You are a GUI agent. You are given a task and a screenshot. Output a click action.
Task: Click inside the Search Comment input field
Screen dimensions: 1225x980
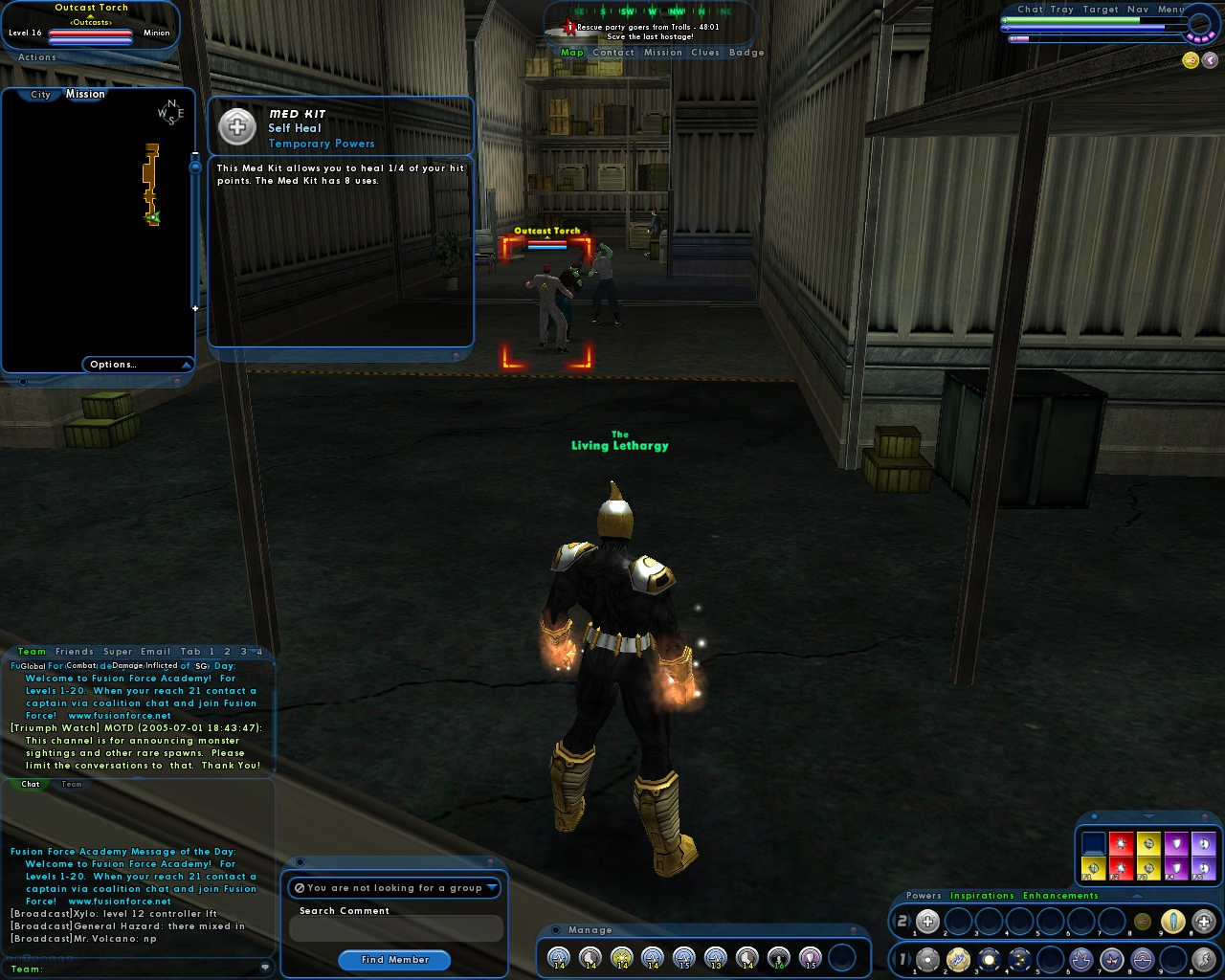tap(395, 927)
